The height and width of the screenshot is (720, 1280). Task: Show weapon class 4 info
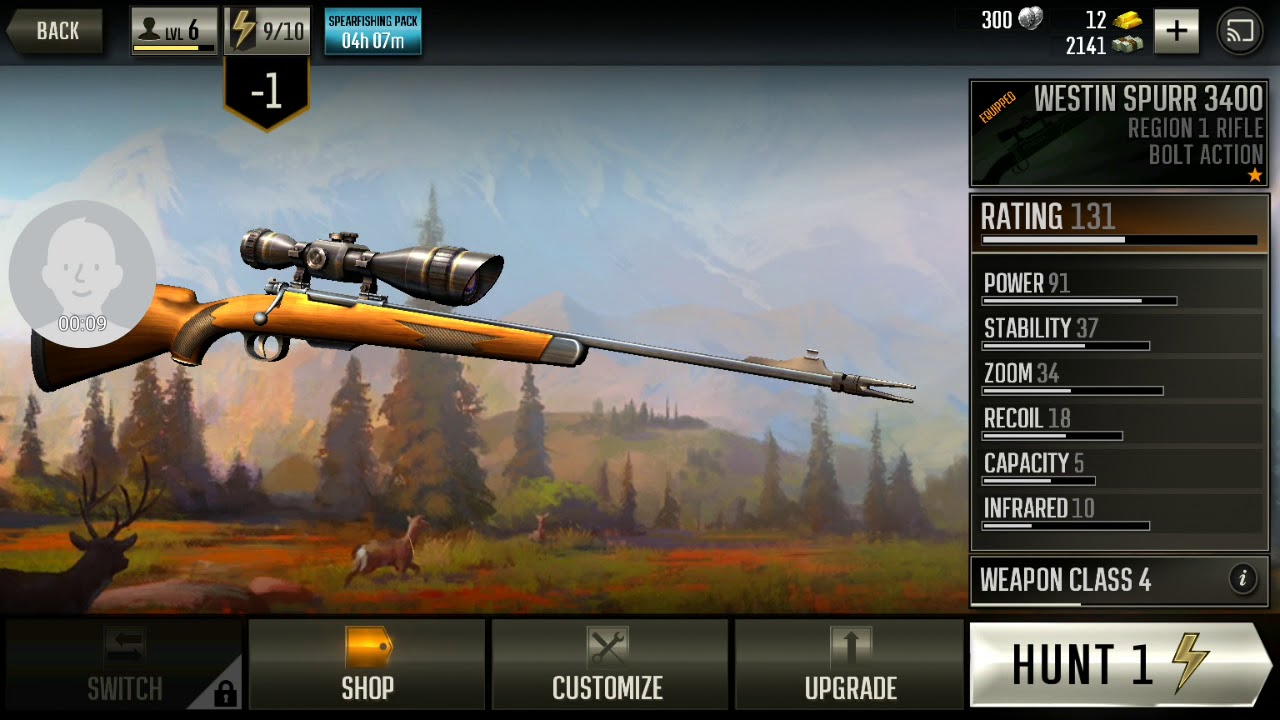[x=1242, y=578]
